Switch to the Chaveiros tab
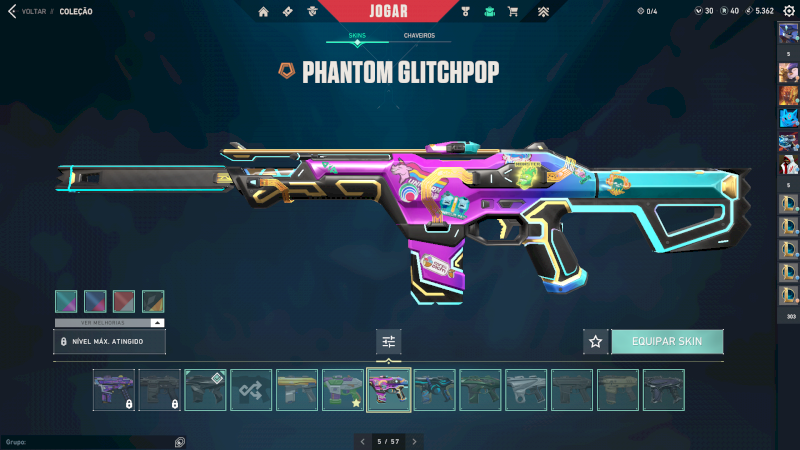The height and width of the screenshot is (450, 800). coord(419,35)
